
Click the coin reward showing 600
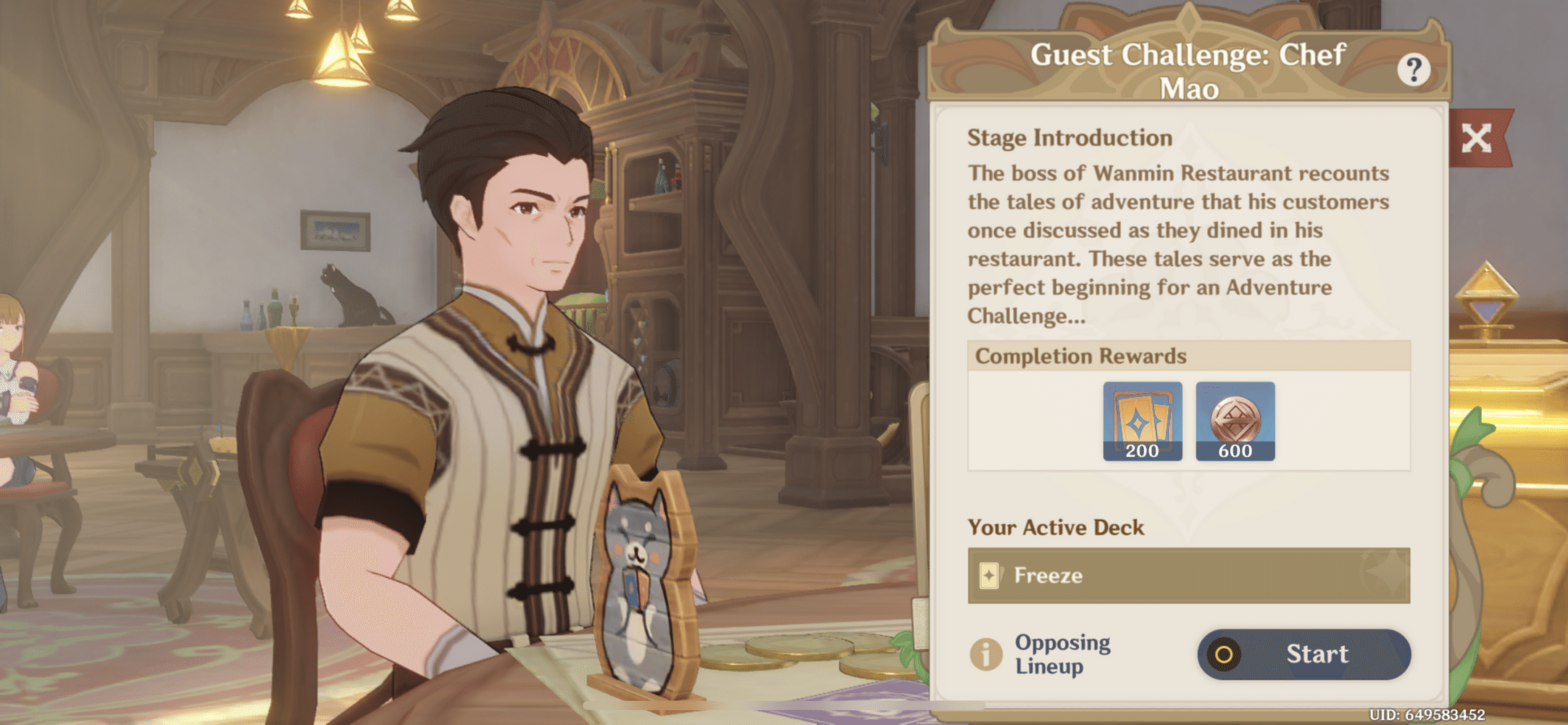coord(1236,422)
